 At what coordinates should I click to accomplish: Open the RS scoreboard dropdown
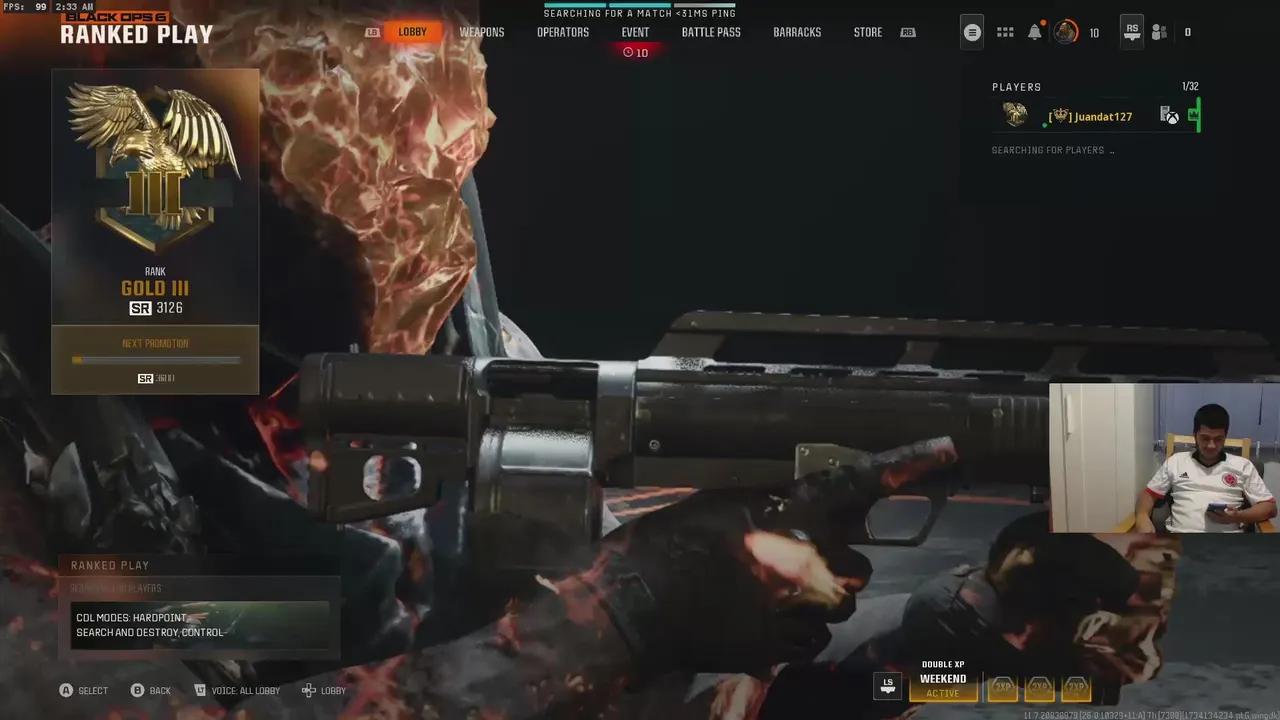coord(1131,31)
